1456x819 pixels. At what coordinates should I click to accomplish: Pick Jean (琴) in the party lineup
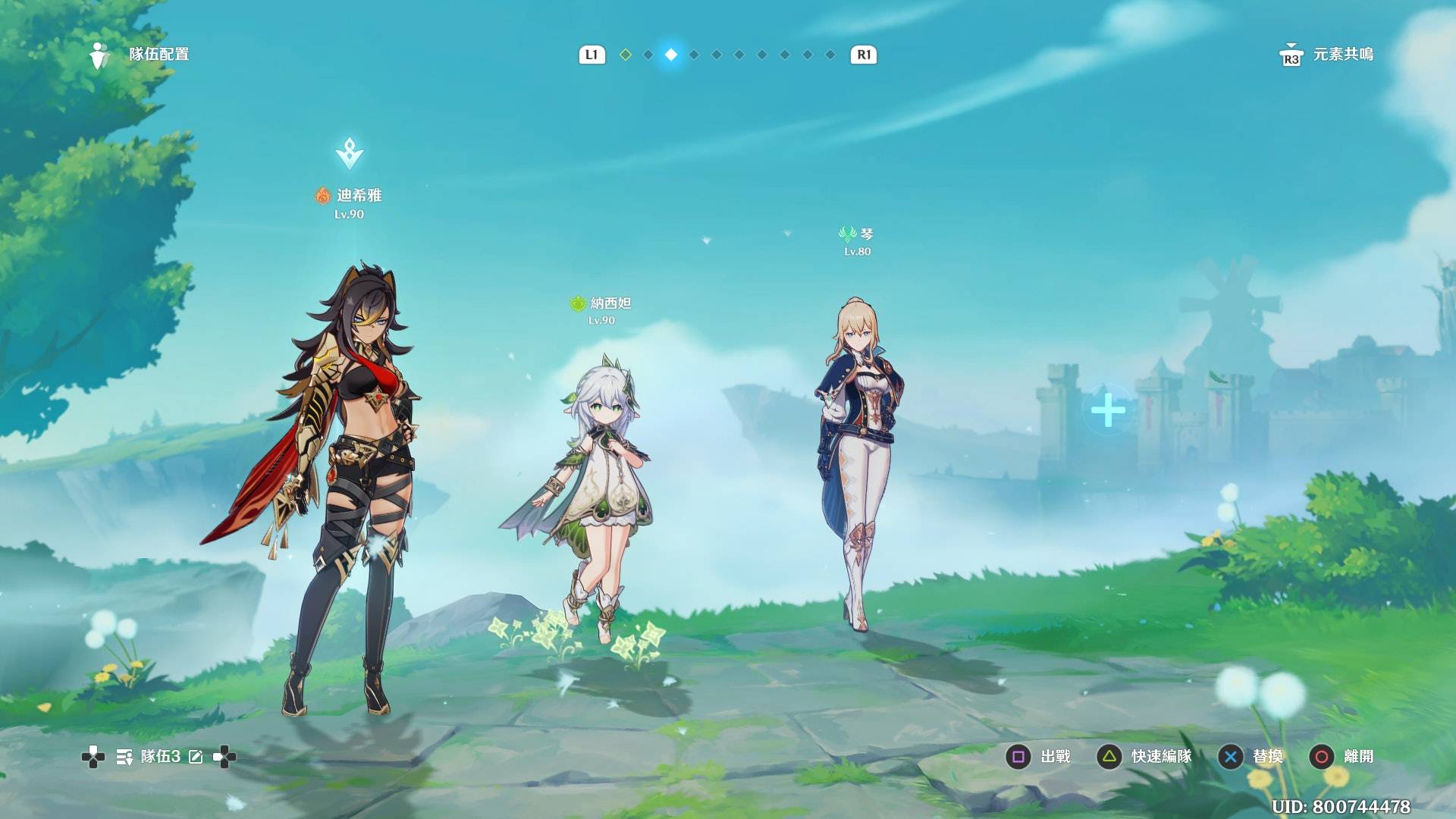[x=858, y=463]
